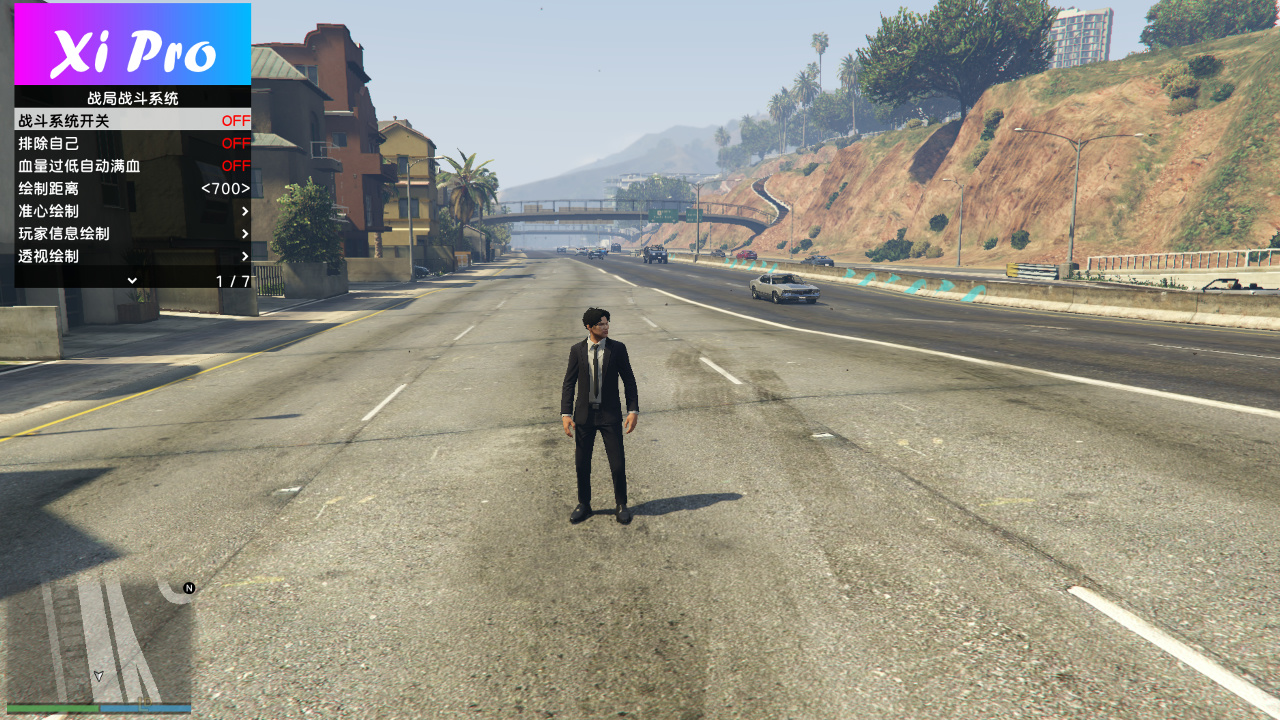Image resolution: width=1280 pixels, height=720 pixels.
Task: Toggle the 战斗系统开关 option
Action: pos(132,120)
